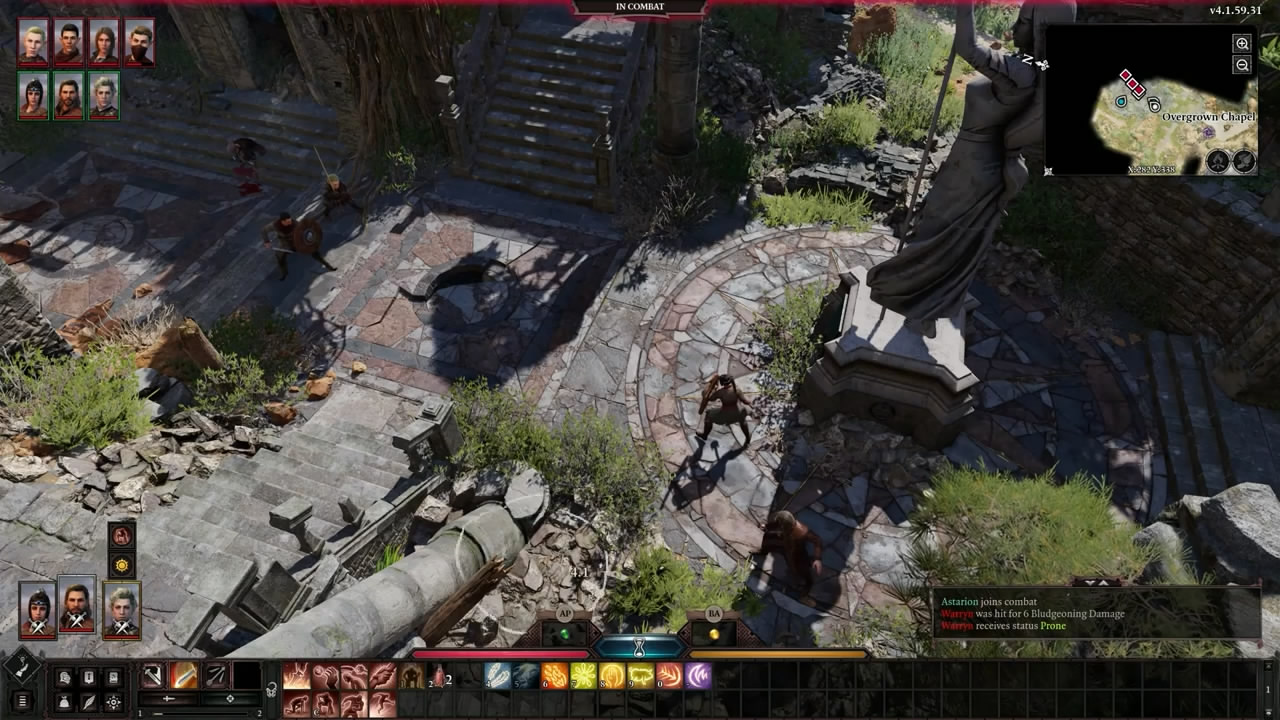
Task: Zoom in on the minimap
Action: tap(1242, 43)
